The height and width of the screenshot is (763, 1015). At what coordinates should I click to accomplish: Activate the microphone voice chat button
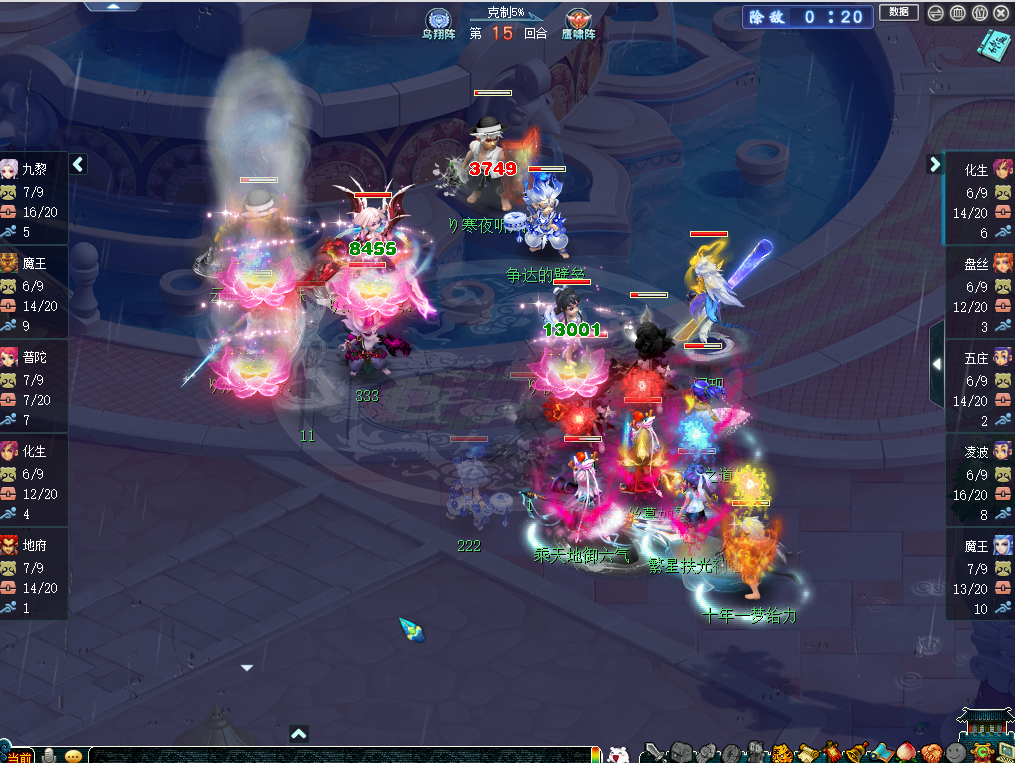[48, 755]
